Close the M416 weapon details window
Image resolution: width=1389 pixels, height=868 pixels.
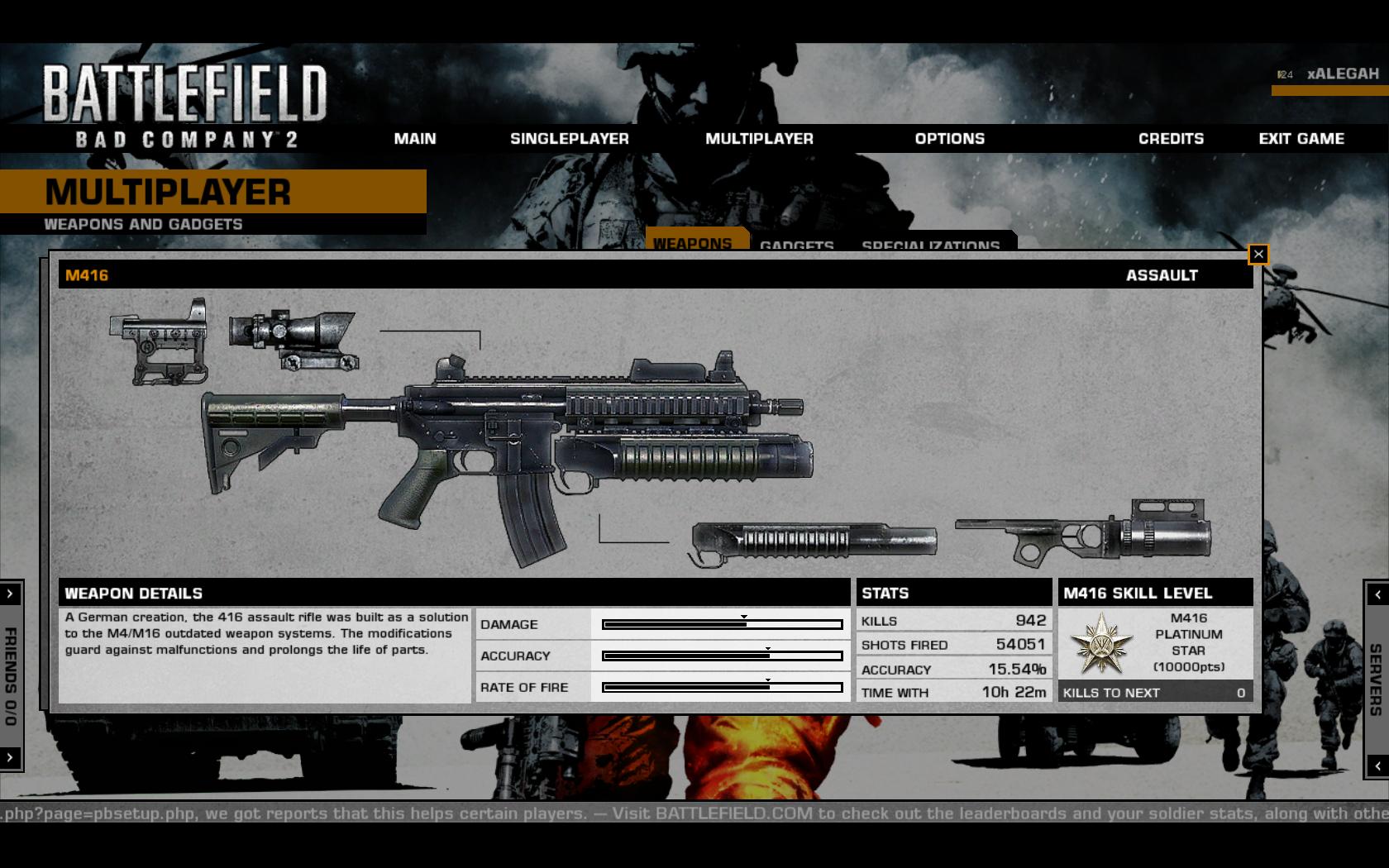coord(1258,255)
